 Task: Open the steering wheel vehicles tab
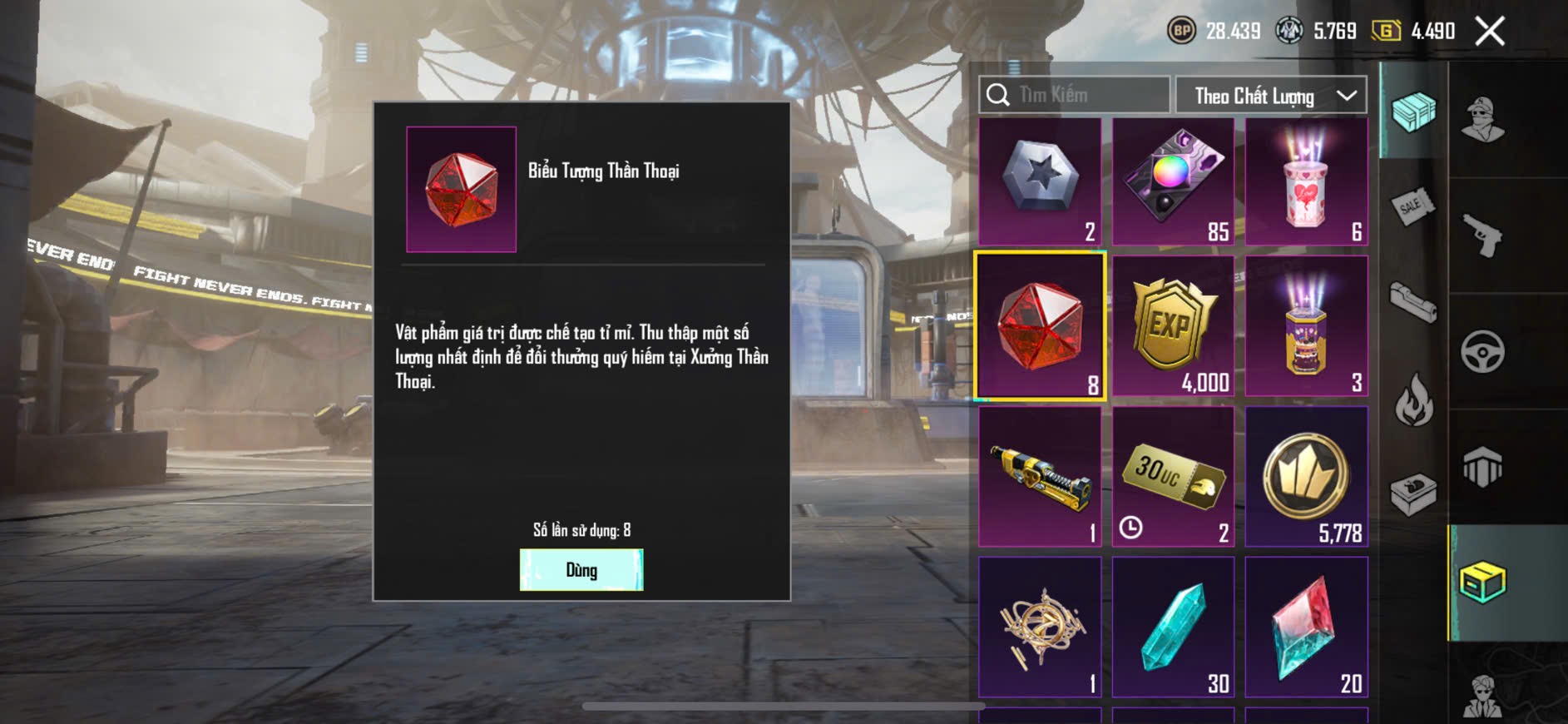1483,351
